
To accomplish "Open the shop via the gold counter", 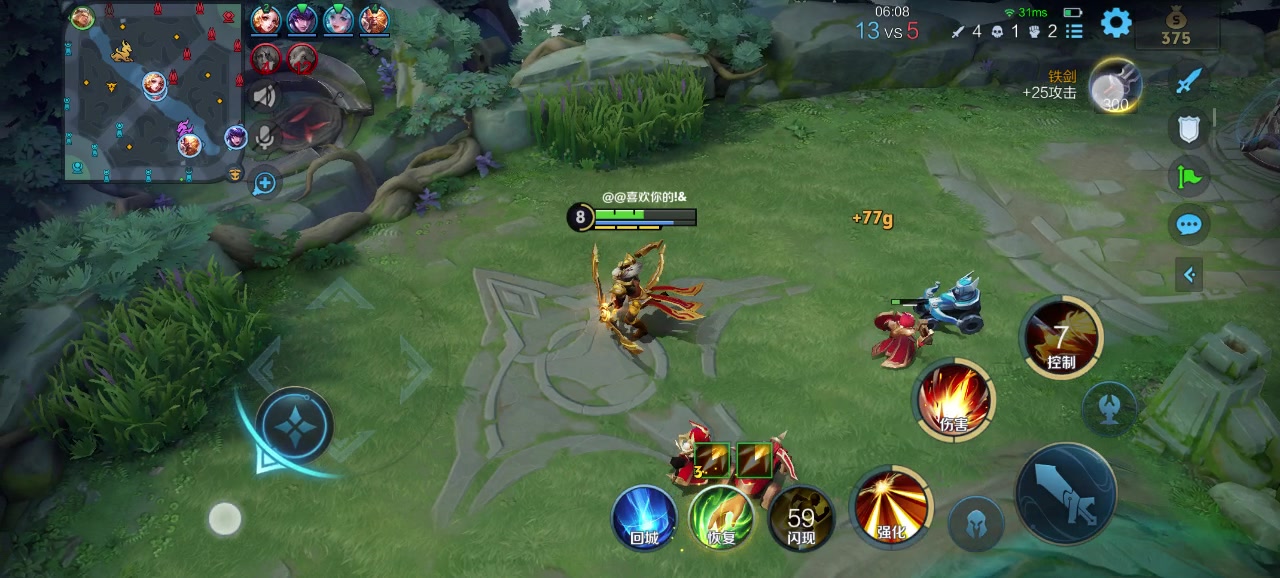I will click(x=1175, y=28).
